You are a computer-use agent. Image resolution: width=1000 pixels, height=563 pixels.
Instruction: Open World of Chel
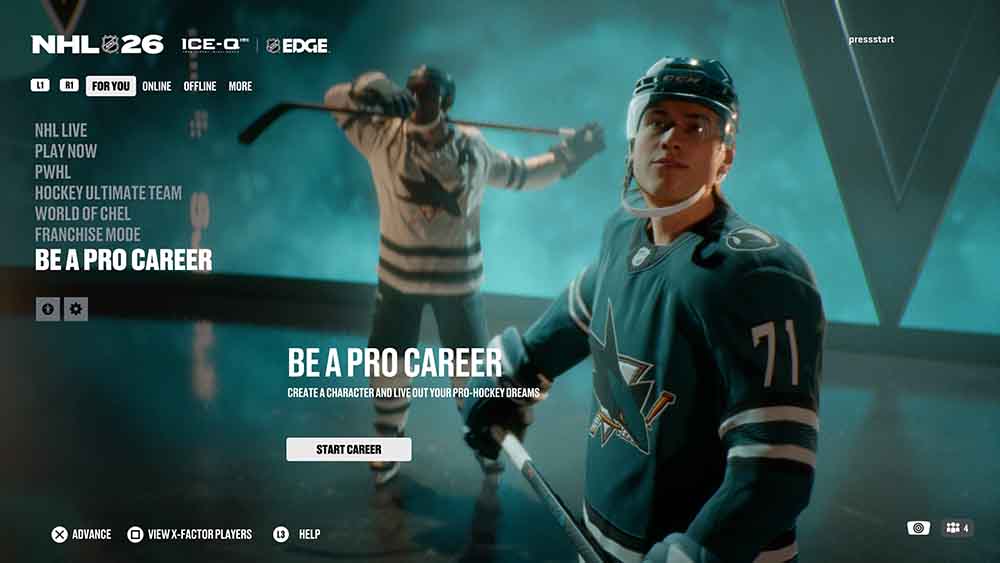[82, 214]
